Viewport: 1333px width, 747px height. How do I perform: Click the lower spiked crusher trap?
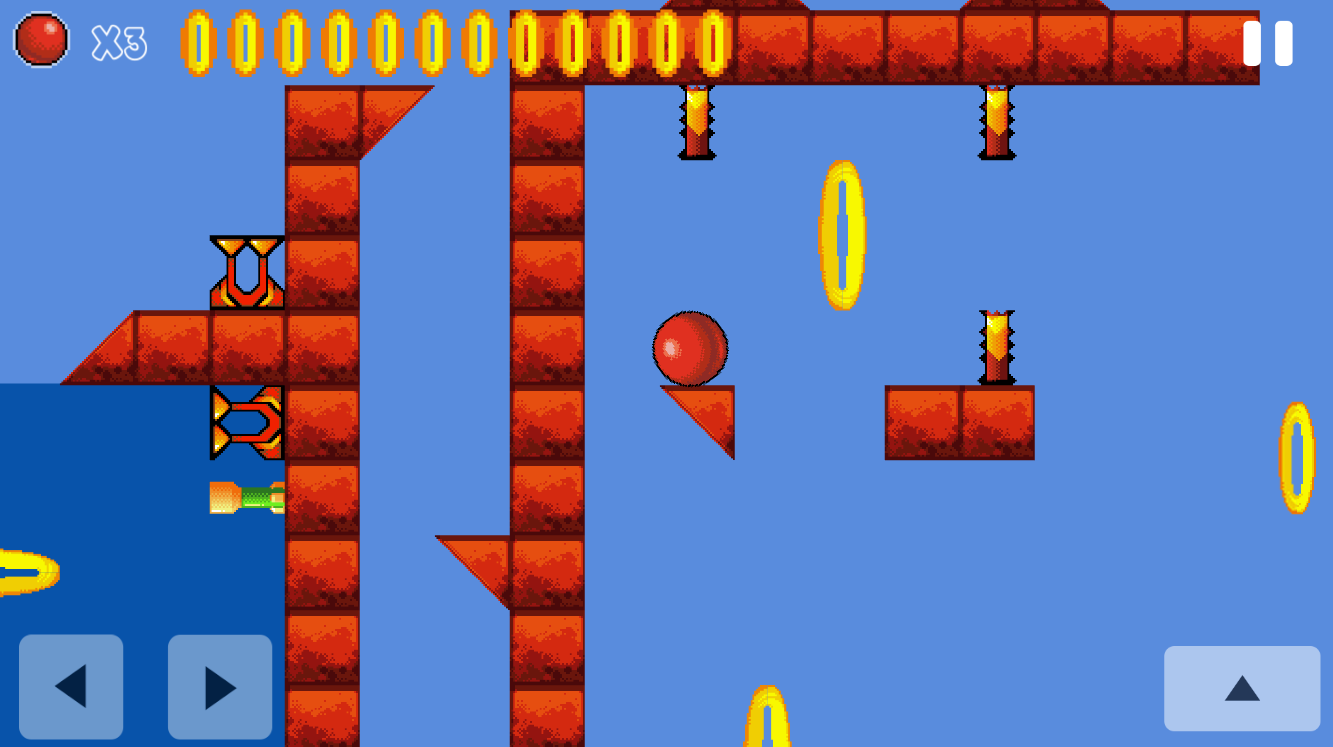[x=245, y=420]
